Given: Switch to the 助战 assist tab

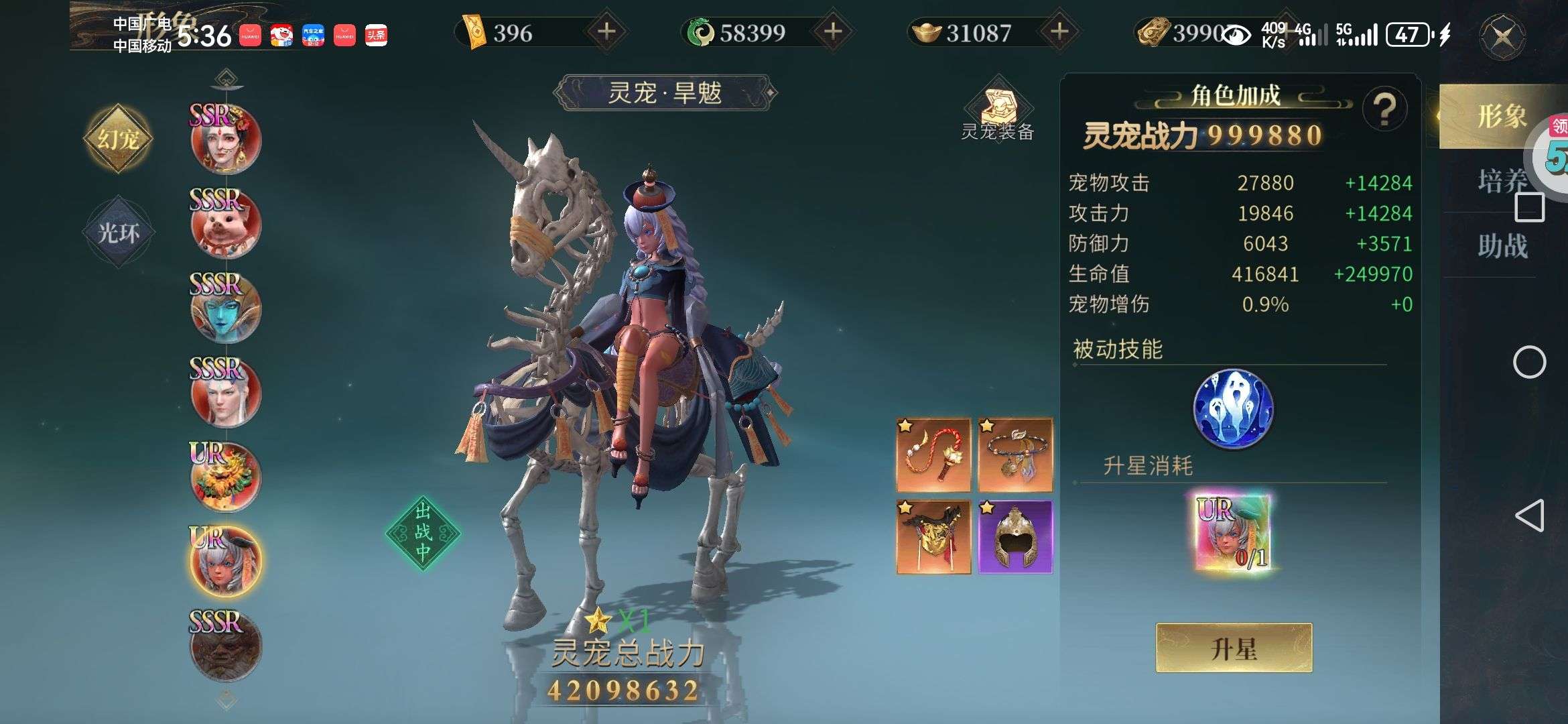Looking at the screenshot, I should point(1502,245).
